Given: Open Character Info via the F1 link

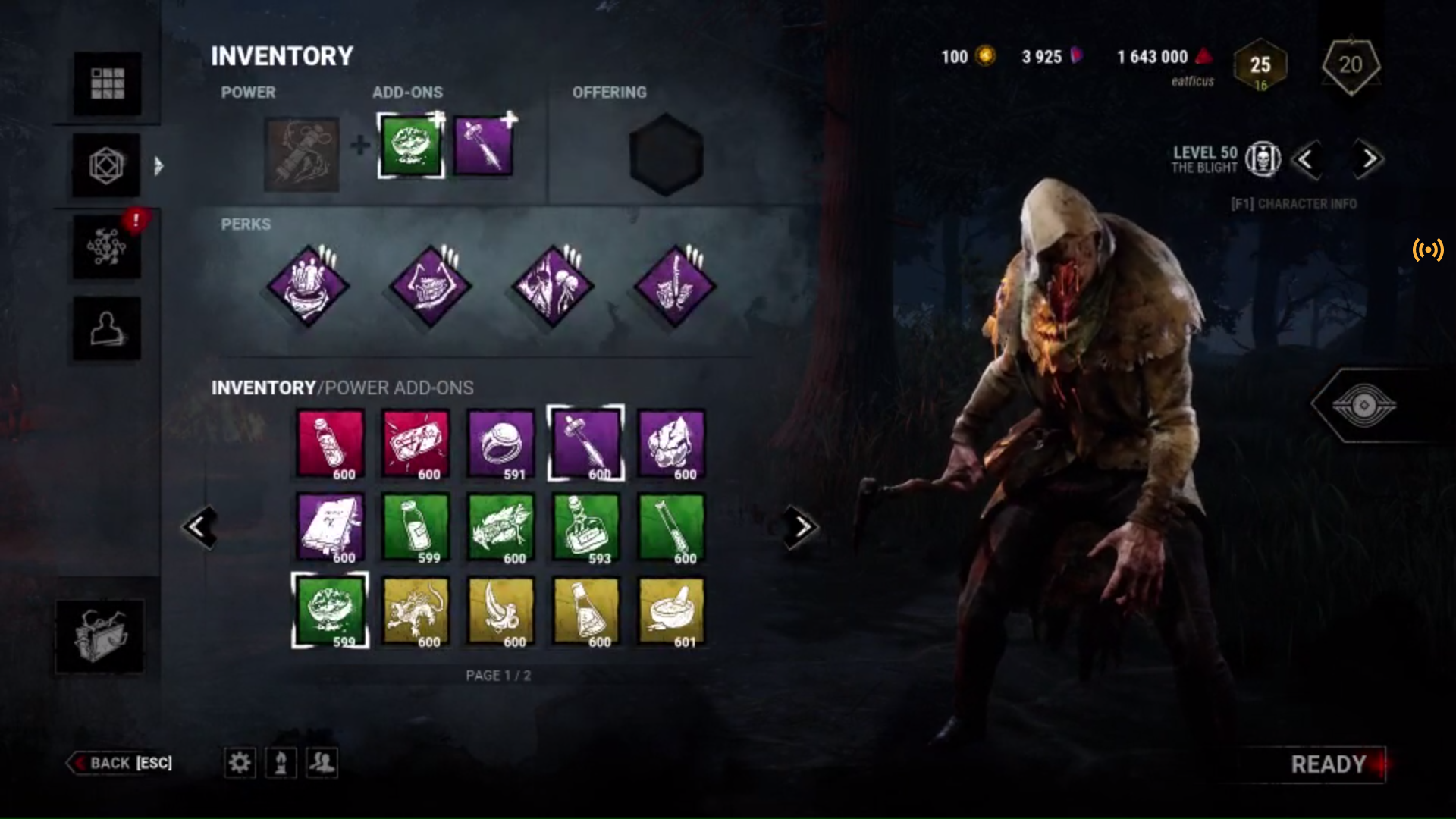Looking at the screenshot, I should 1294,204.
